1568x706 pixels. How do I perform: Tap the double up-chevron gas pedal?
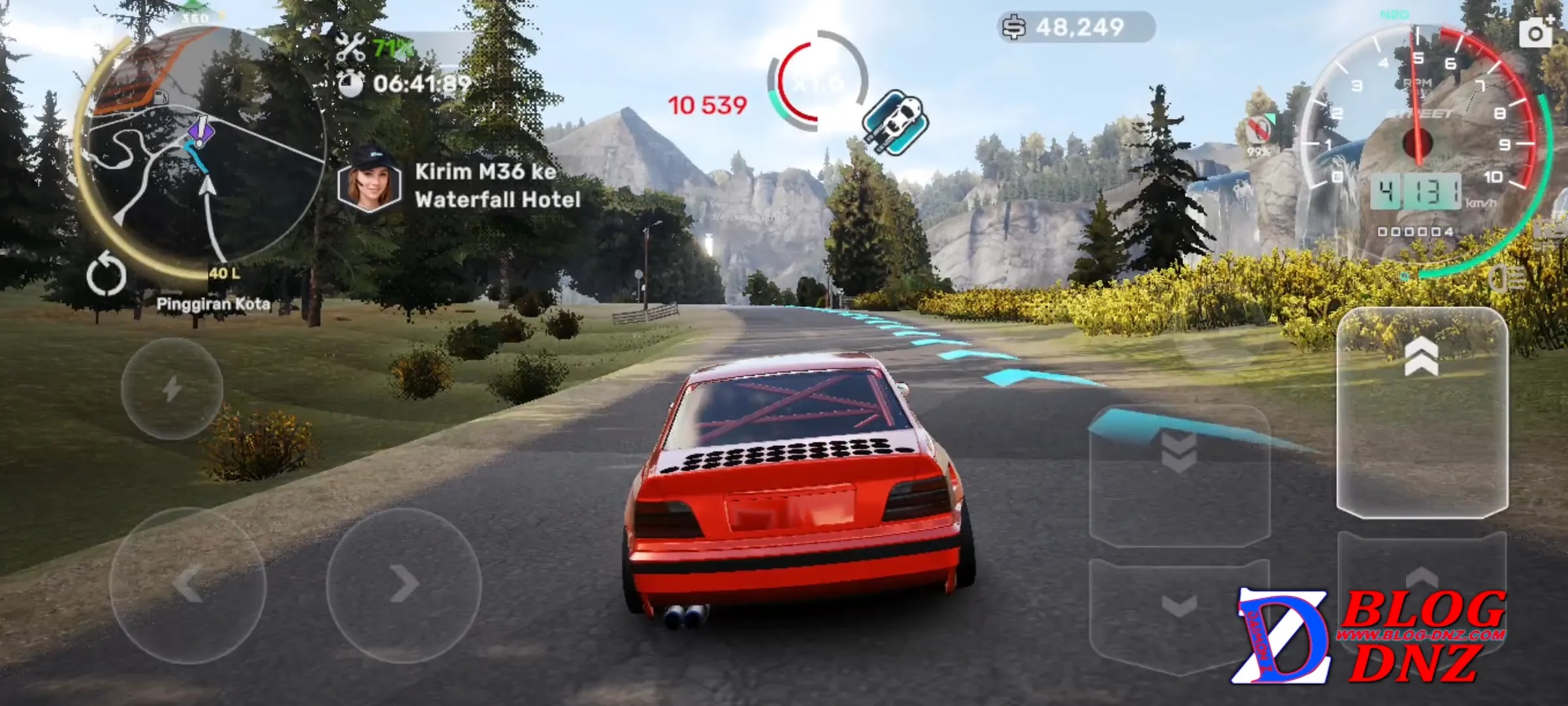coord(1422,412)
